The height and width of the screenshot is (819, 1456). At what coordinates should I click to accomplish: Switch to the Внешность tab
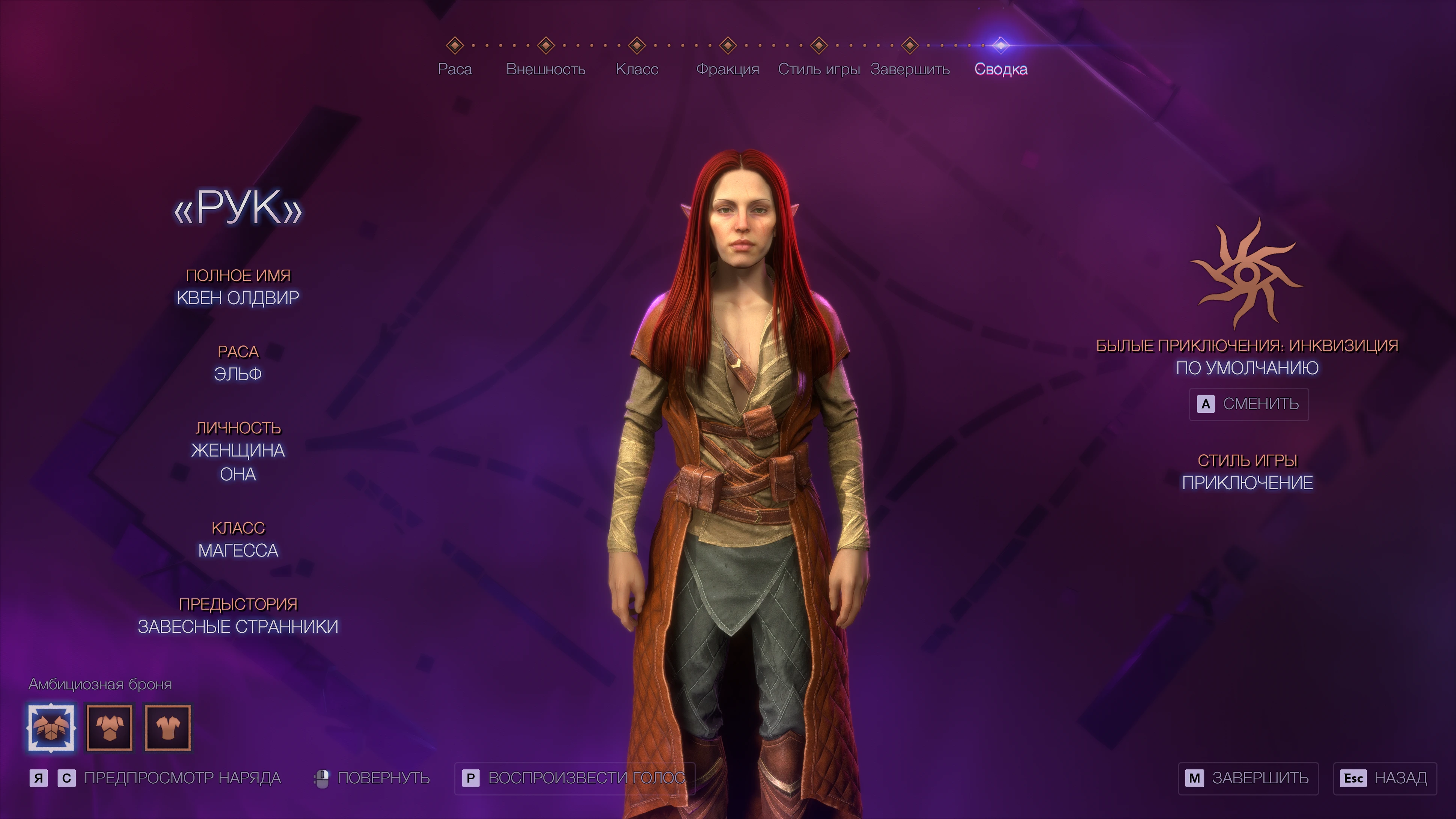(x=546, y=69)
